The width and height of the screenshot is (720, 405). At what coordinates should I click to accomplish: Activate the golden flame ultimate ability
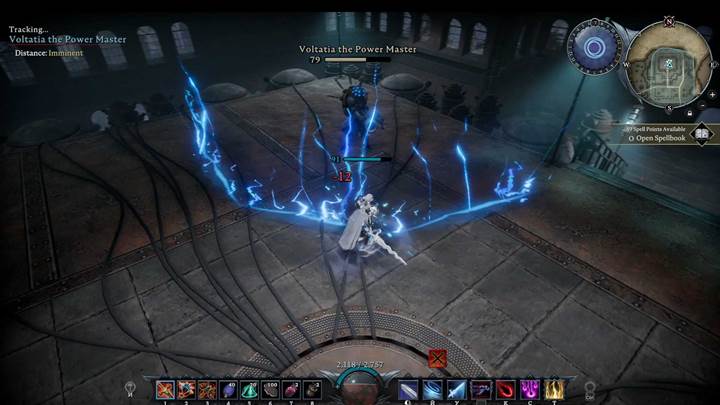553,389
